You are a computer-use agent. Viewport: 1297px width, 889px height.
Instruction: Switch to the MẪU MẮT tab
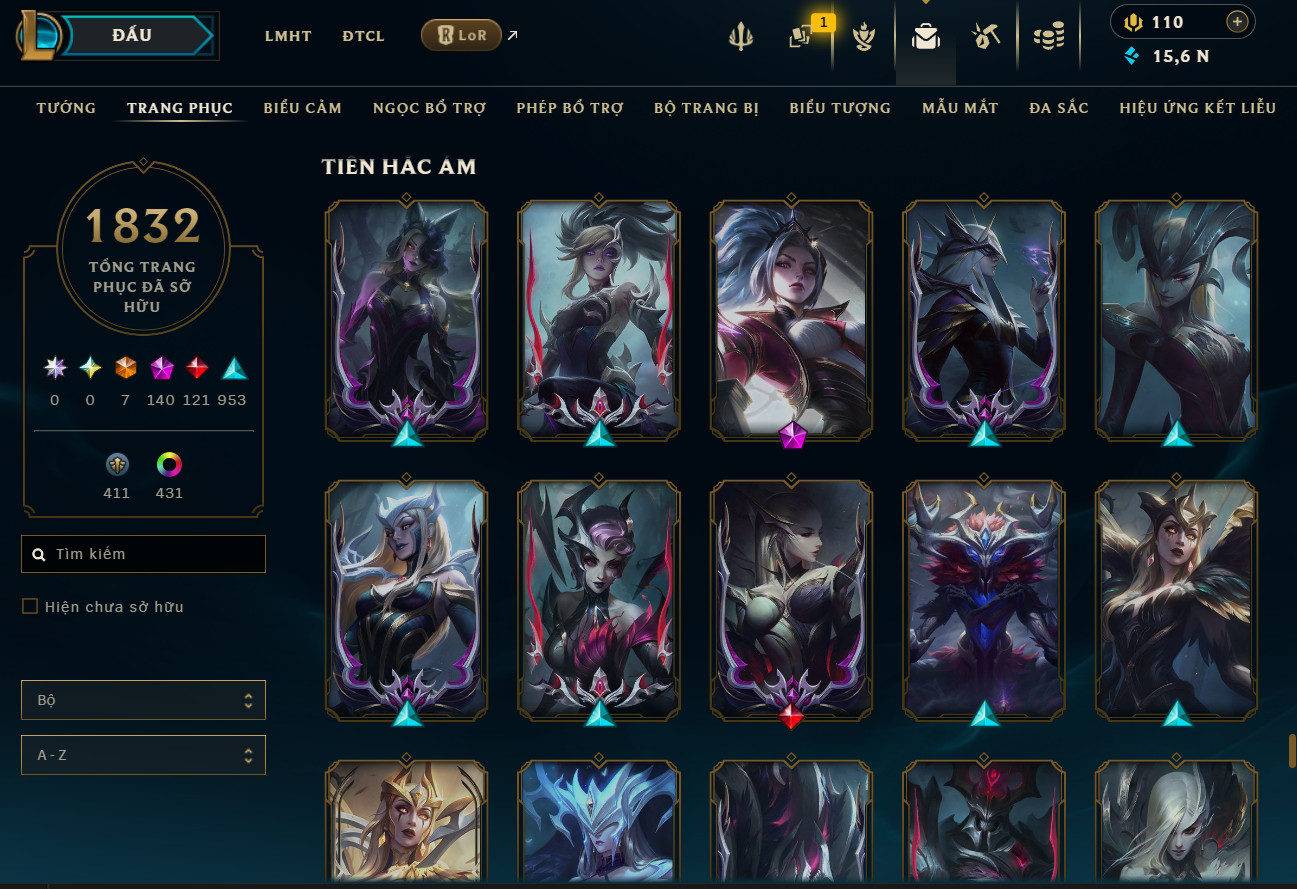coord(960,108)
